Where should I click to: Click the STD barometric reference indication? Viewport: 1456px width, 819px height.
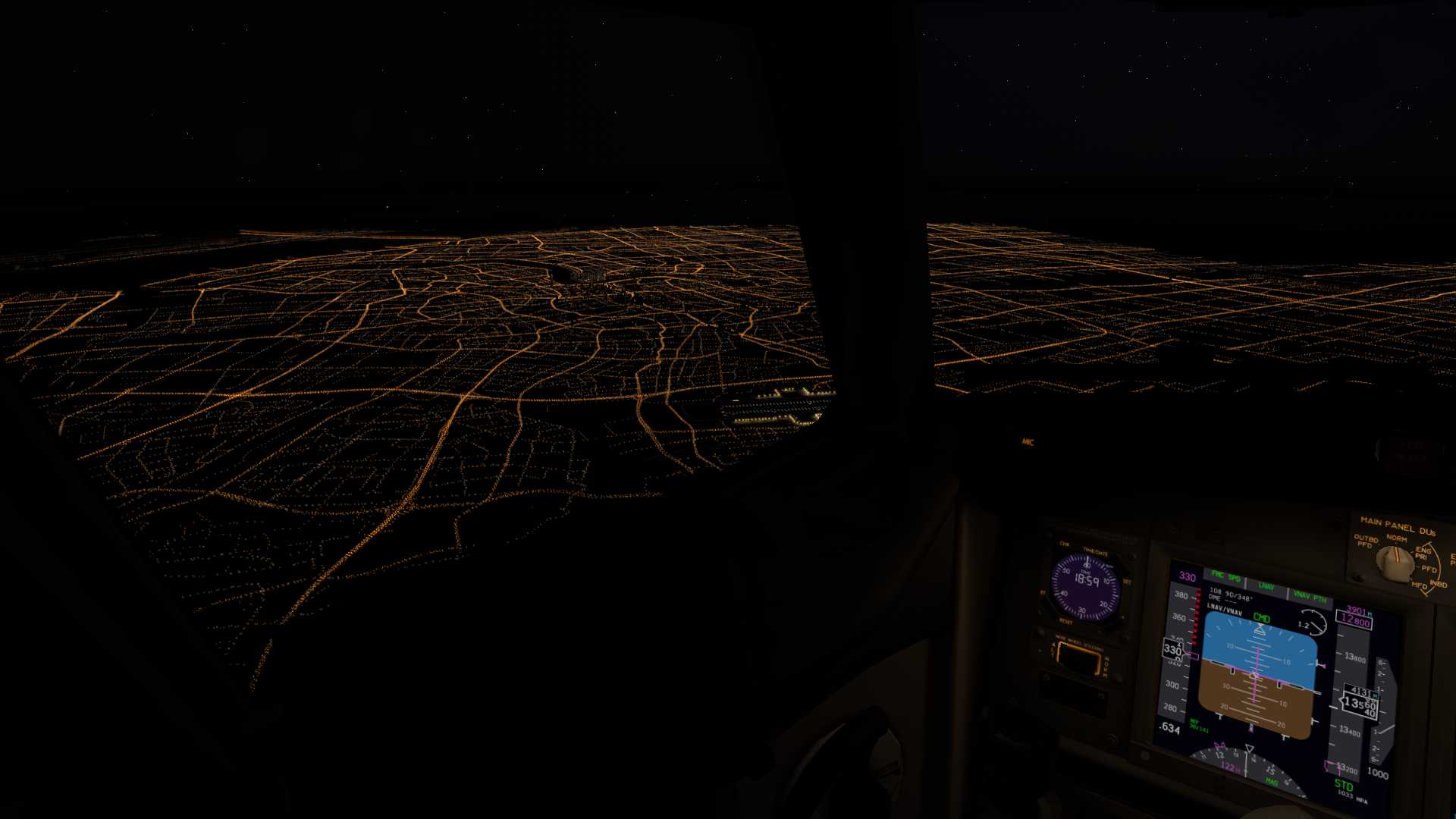(1345, 786)
